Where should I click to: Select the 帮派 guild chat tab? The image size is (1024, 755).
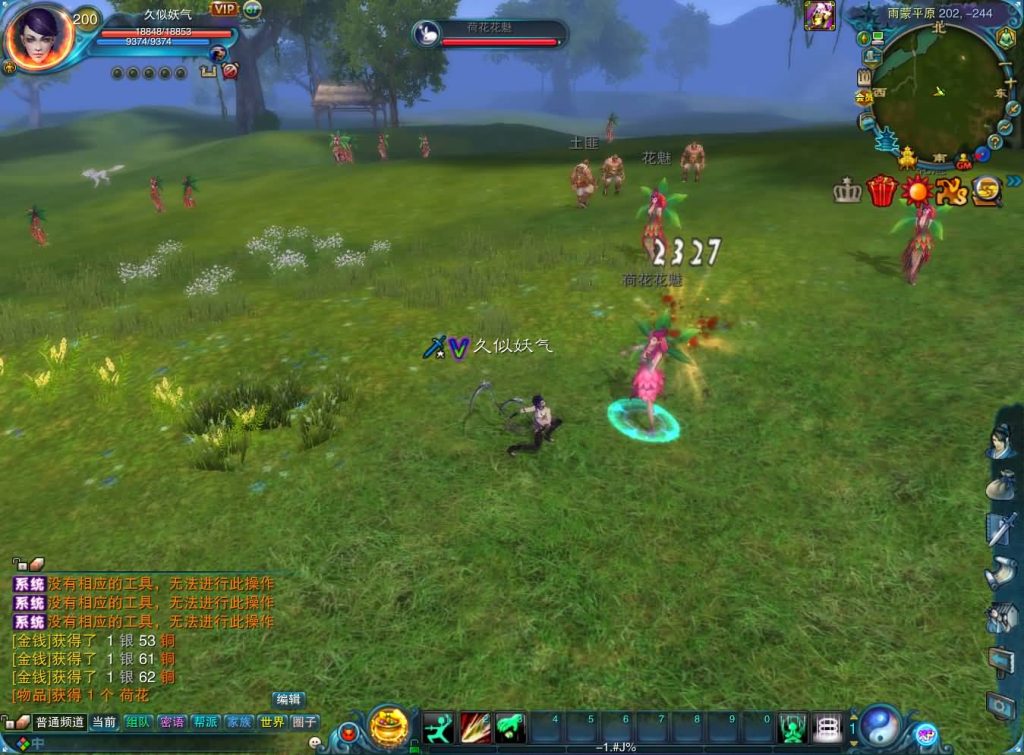click(x=205, y=722)
